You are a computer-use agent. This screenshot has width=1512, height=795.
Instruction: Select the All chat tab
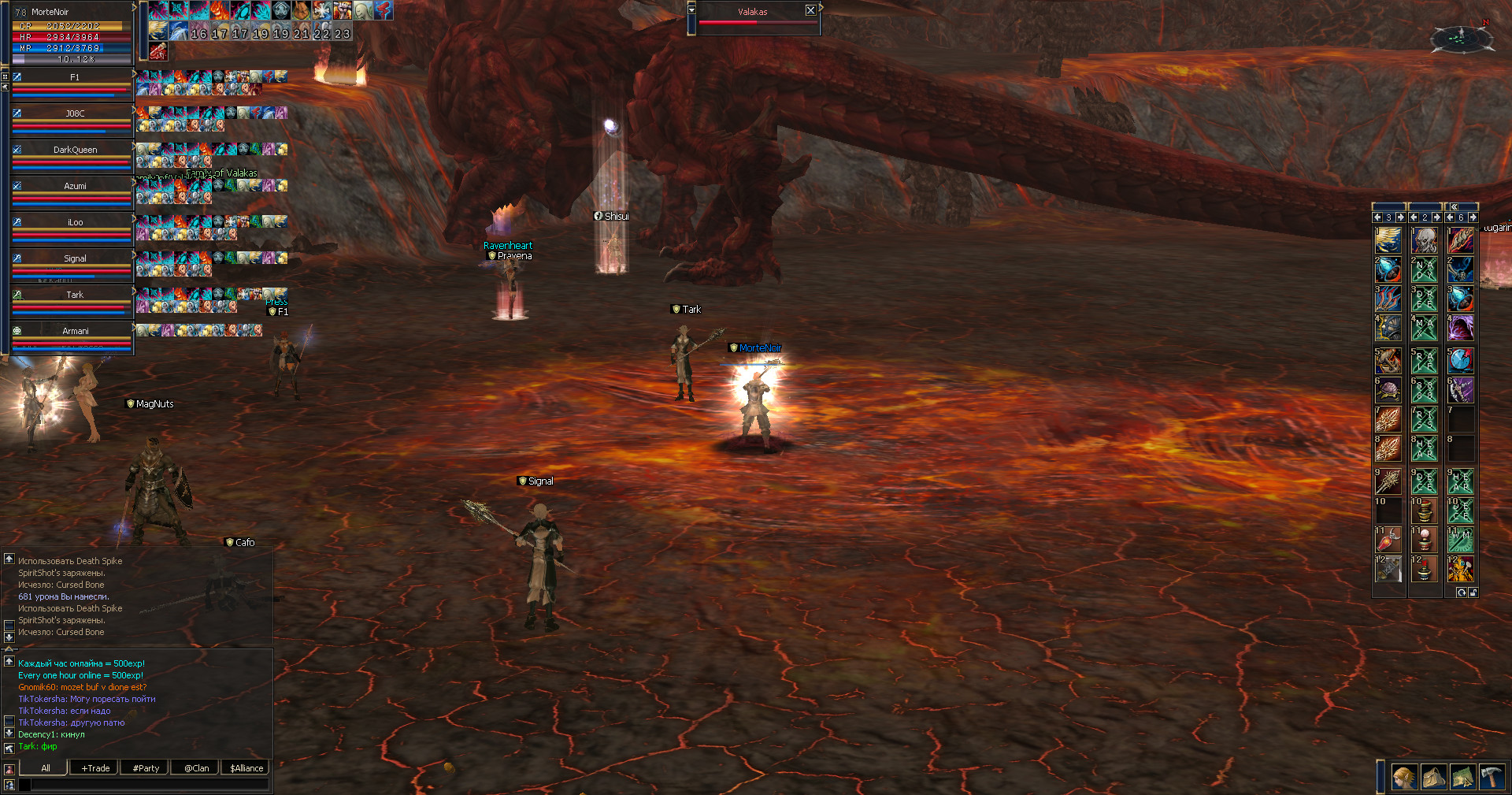pyautogui.click(x=45, y=768)
